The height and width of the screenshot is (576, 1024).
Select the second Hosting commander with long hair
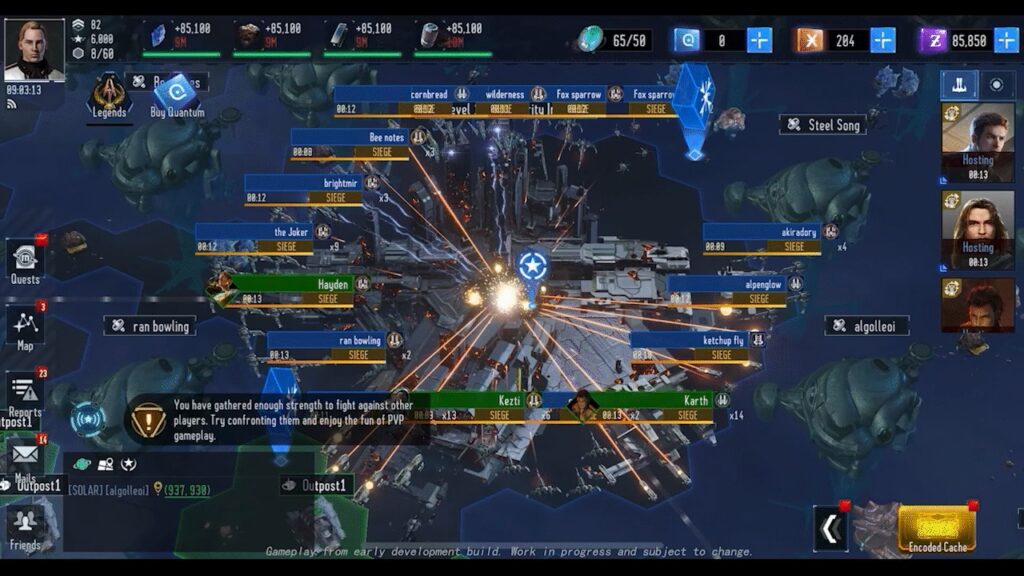pos(964,228)
